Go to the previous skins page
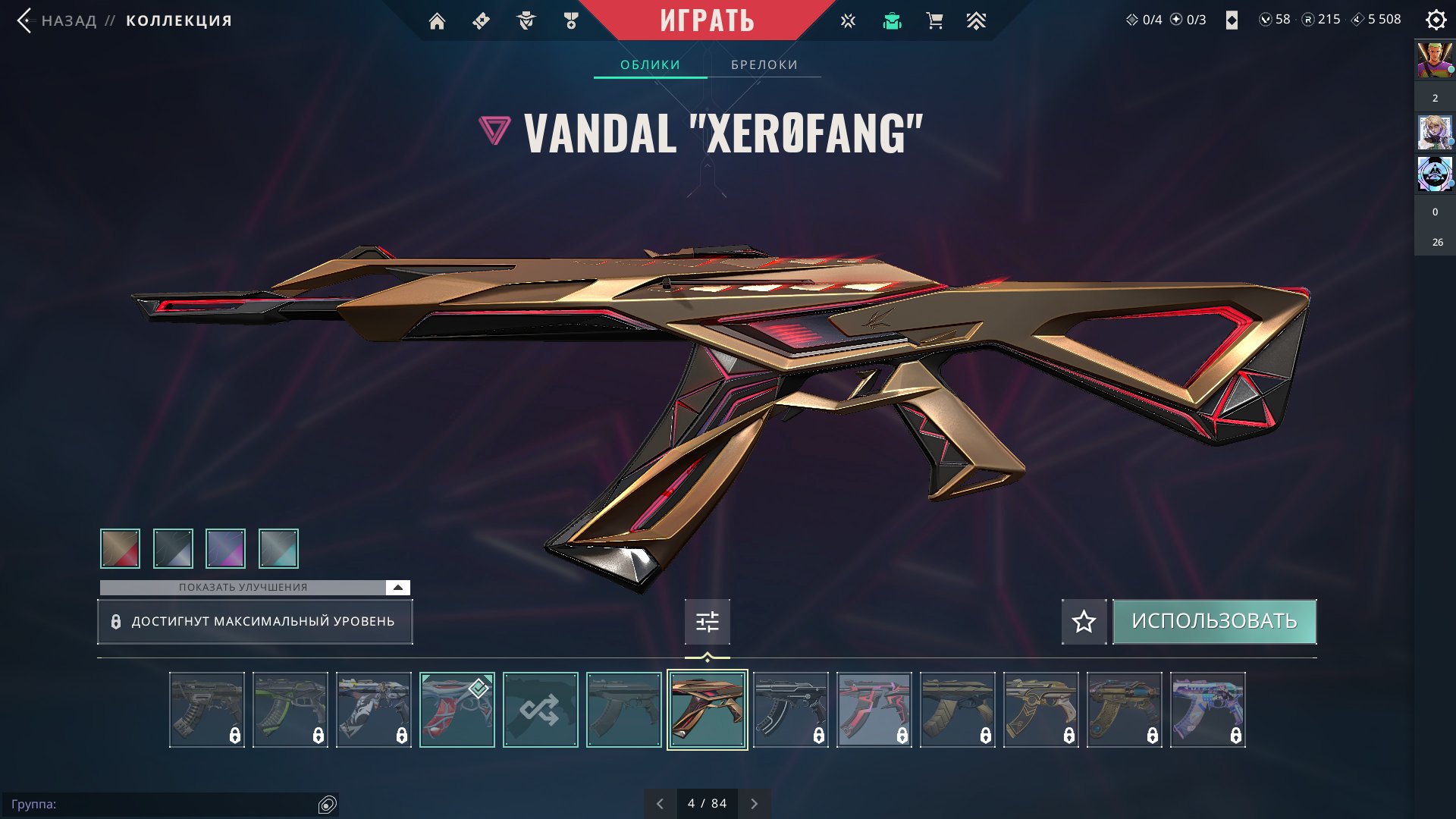 (x=660, y=804)
